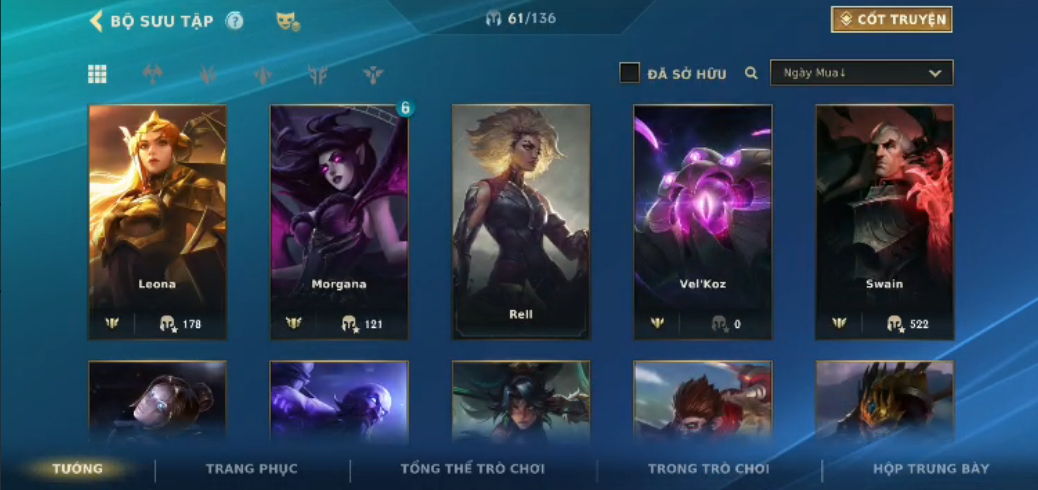Show the Trong Trò Chơi tab
Screen dimensions: 1038x490
(709, 469)
